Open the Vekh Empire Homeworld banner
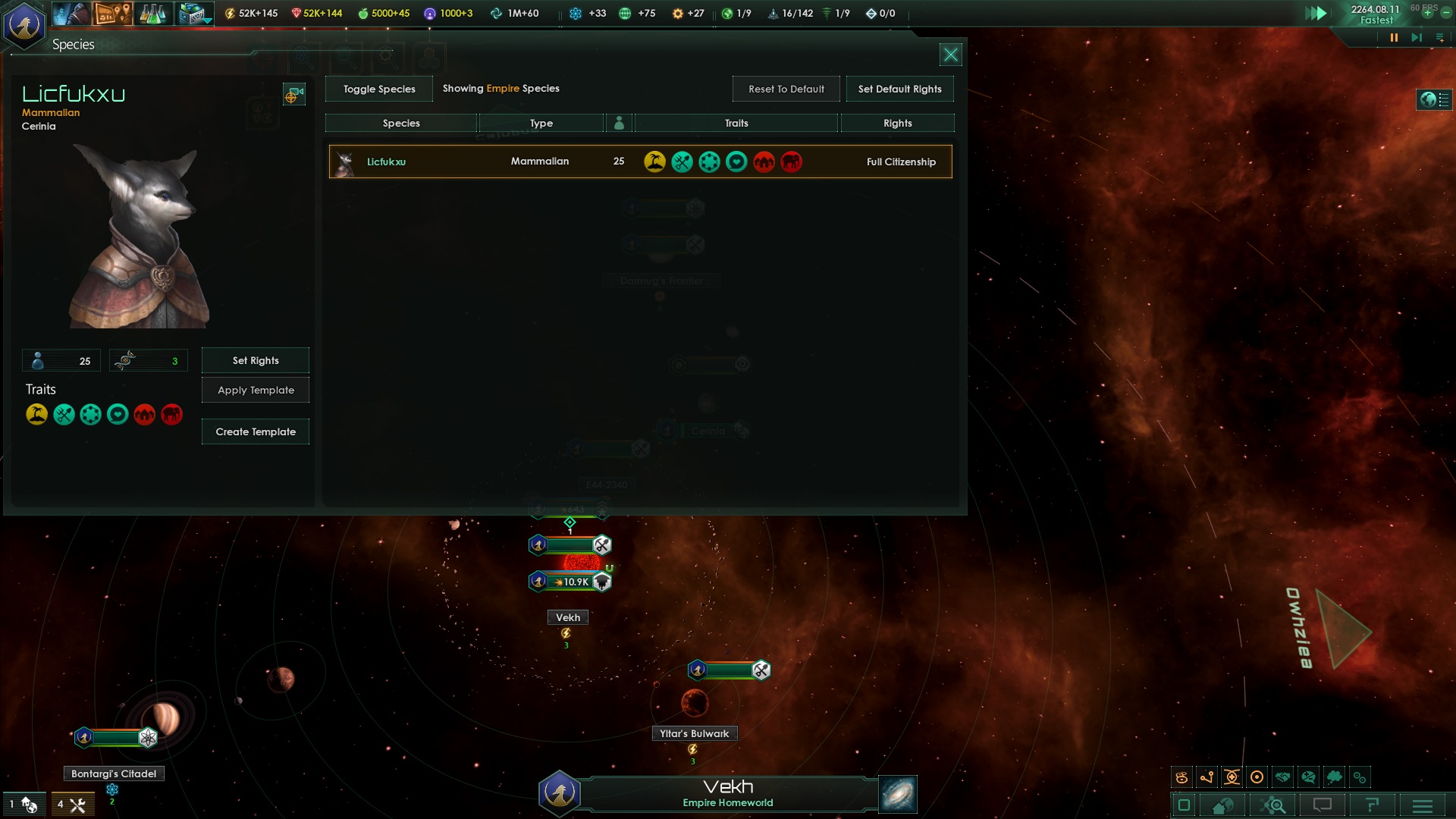1456x819 pixels. click(726, 793)
